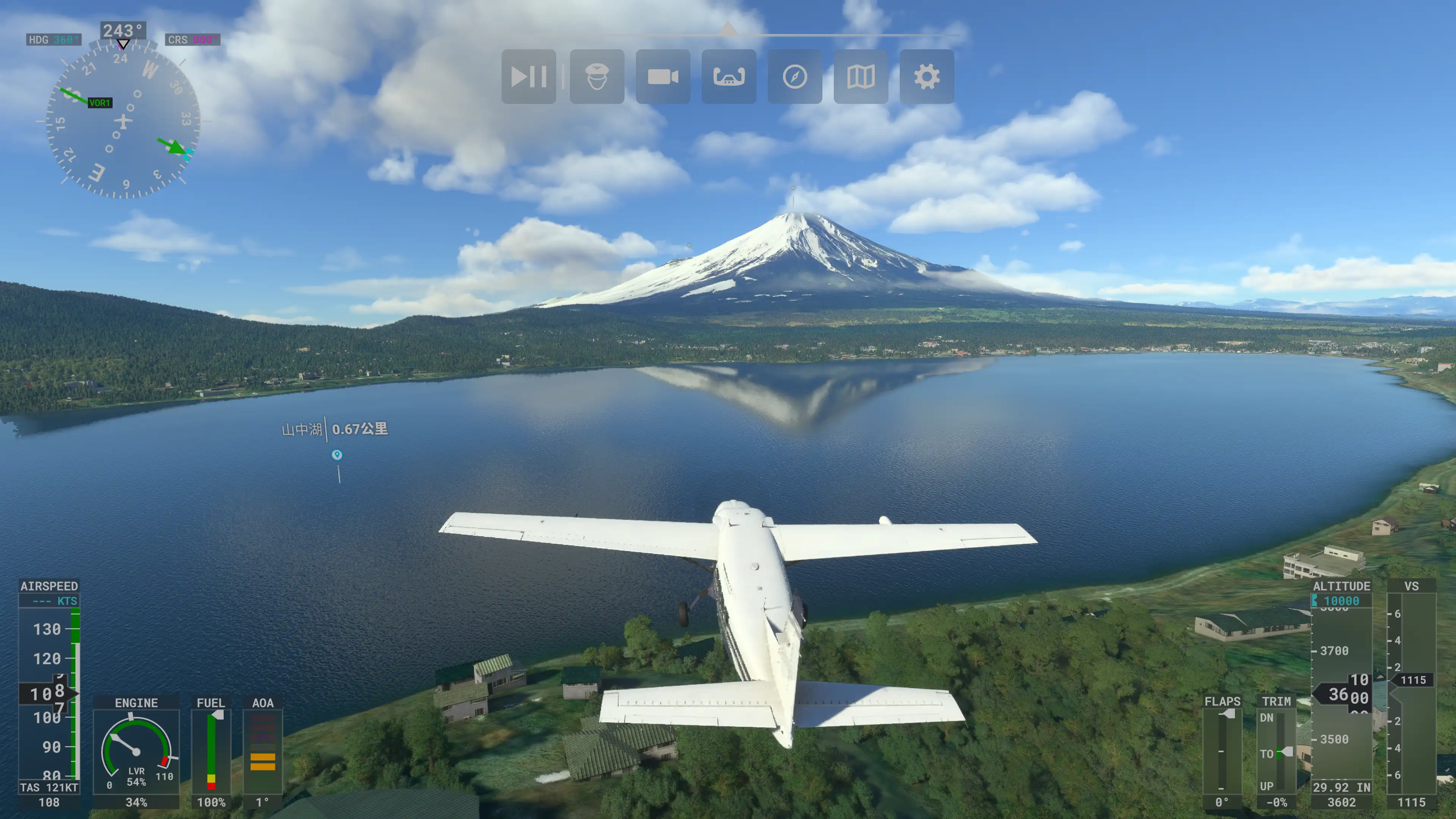Open the ATC pilot head panel
The height and width of the screenshot is (819, 1456).
point(597,76)
